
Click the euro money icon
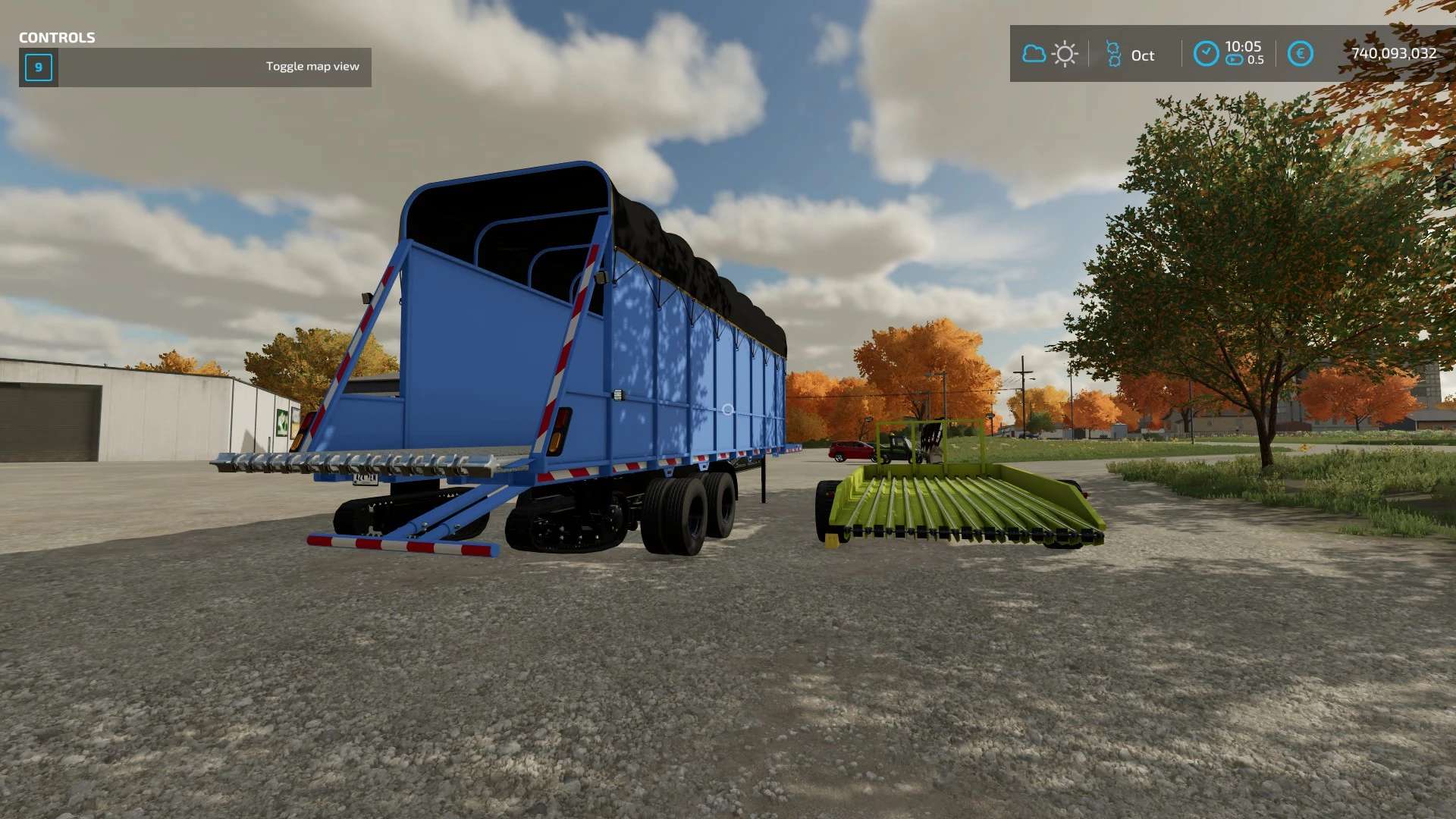coord(1300,54)
